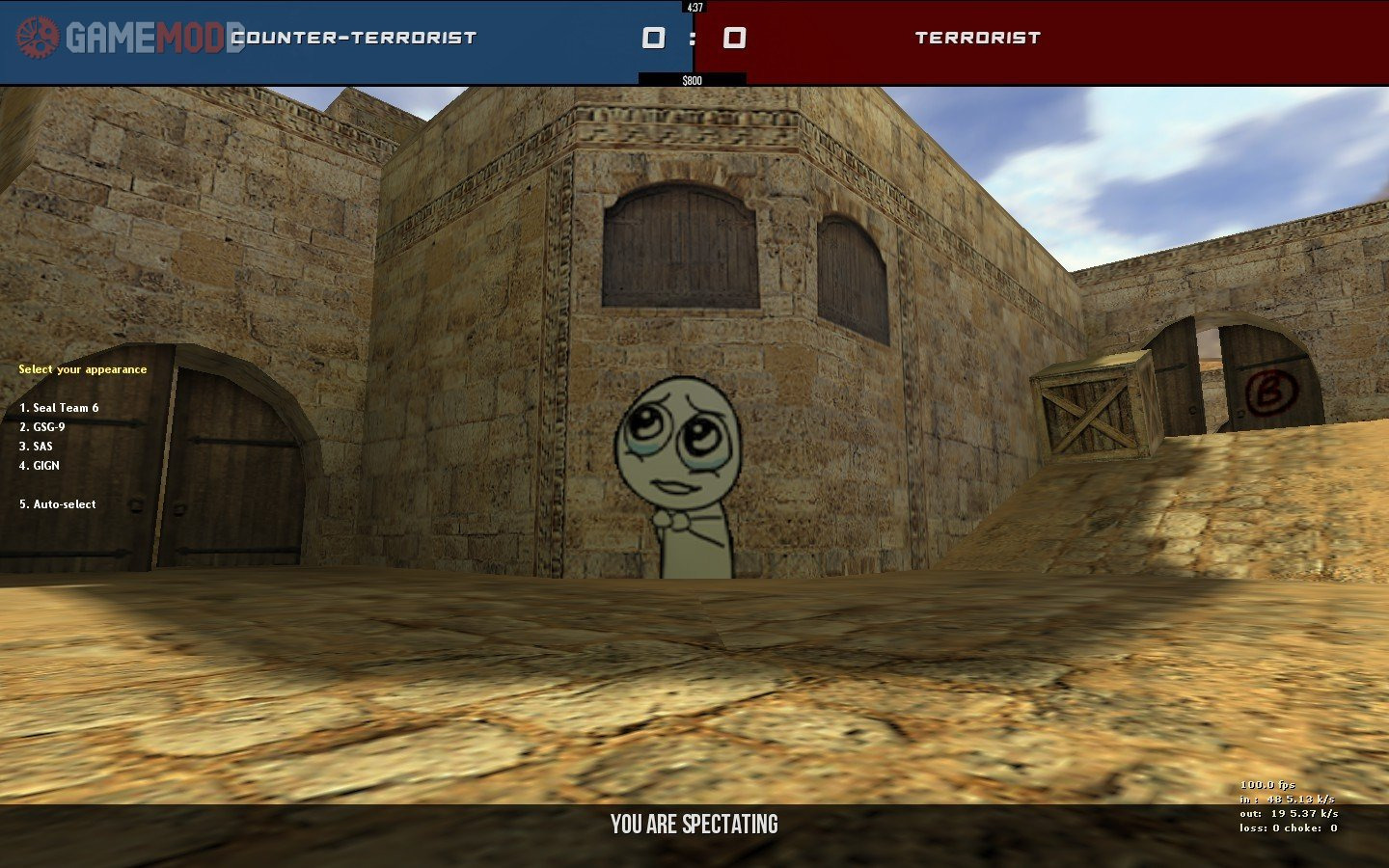
Task: Select GSG-9 as your appearance
Action: (x=42, y=427)
